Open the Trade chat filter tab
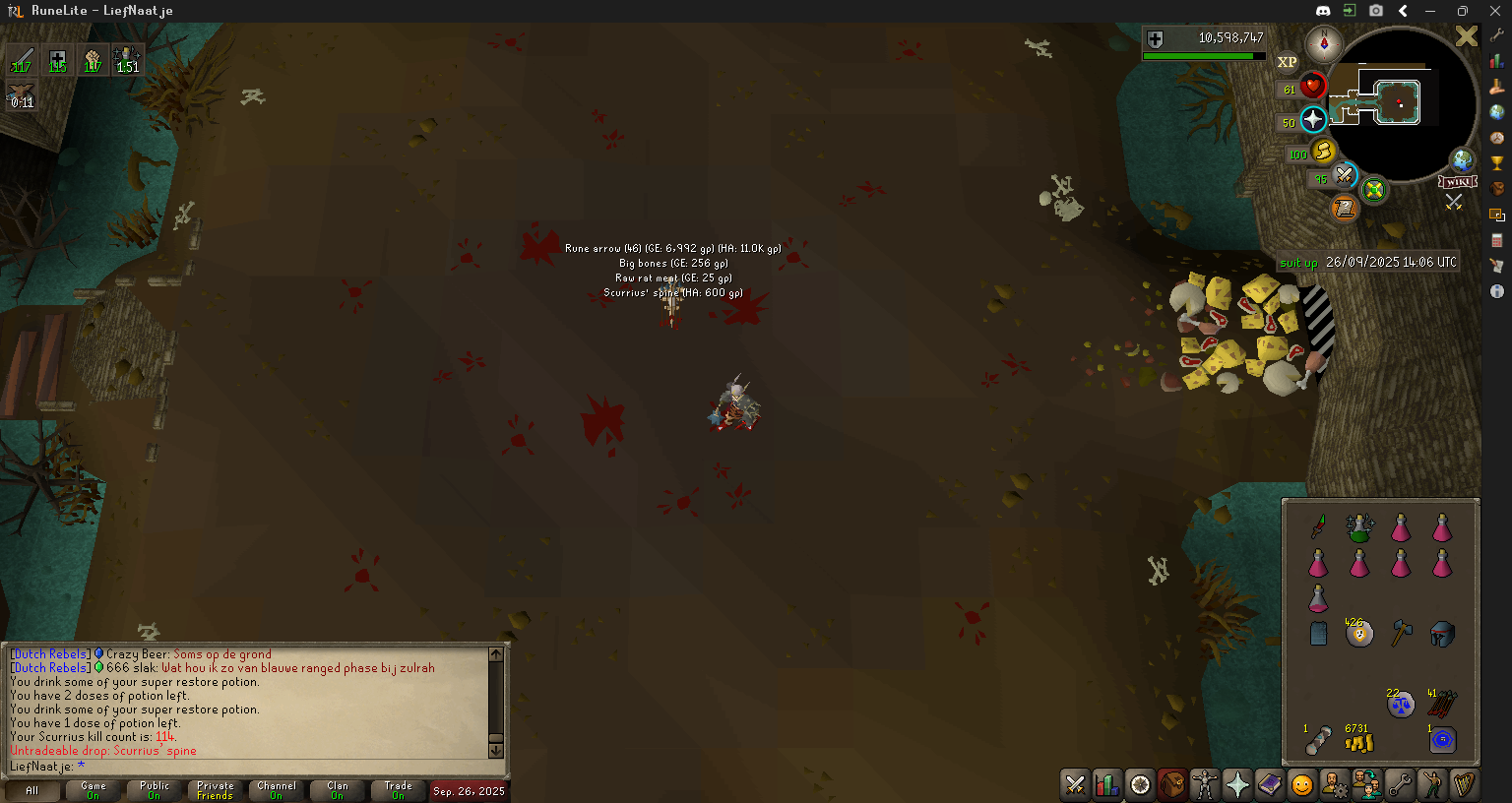This screenshot has height=803, width=1512. (399, 790)
